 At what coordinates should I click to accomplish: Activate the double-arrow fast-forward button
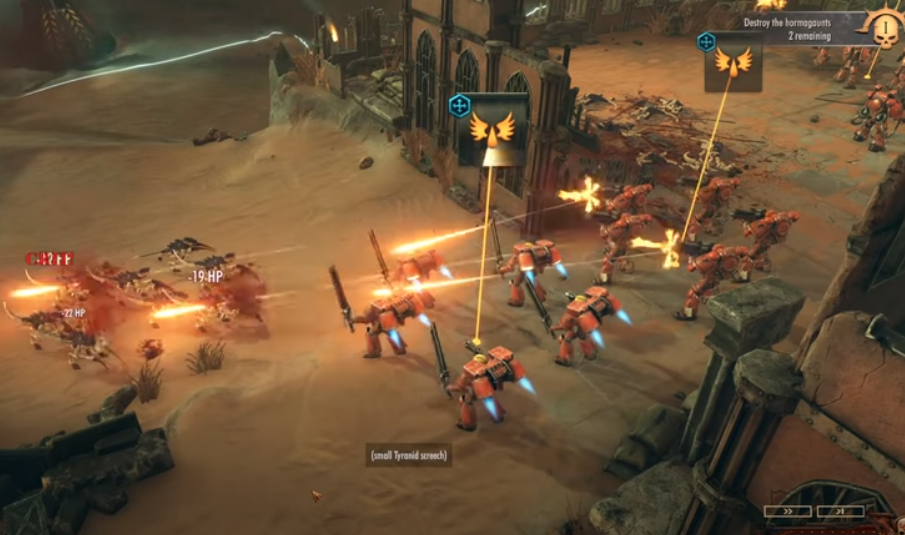click(787, 511)
